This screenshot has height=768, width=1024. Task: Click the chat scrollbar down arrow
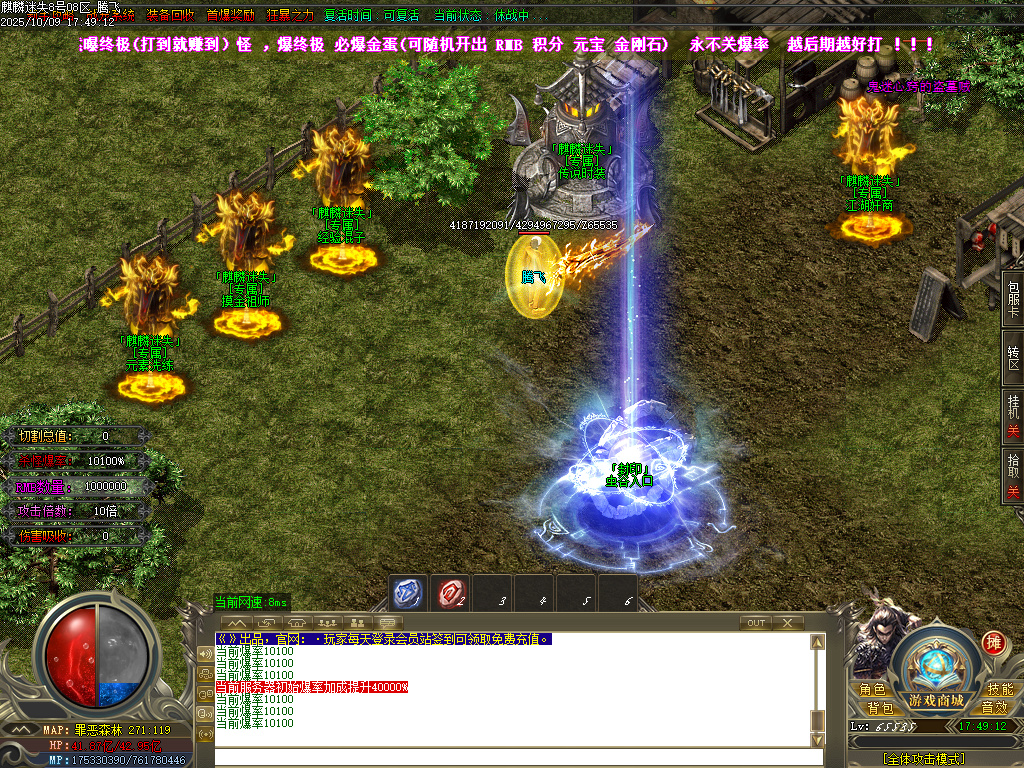tap(817, 739)
